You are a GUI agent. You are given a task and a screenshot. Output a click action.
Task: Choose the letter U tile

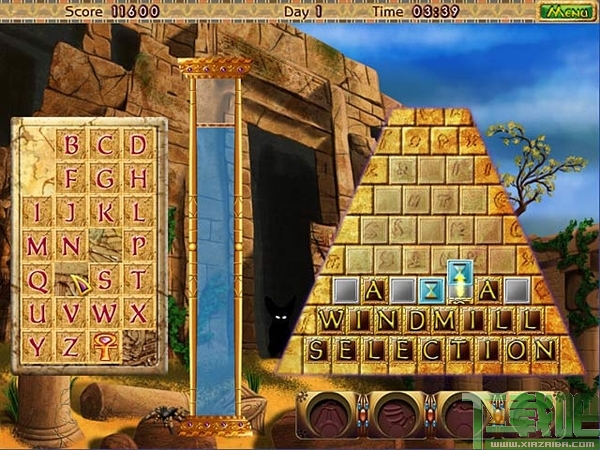click(x=37, y=312)
